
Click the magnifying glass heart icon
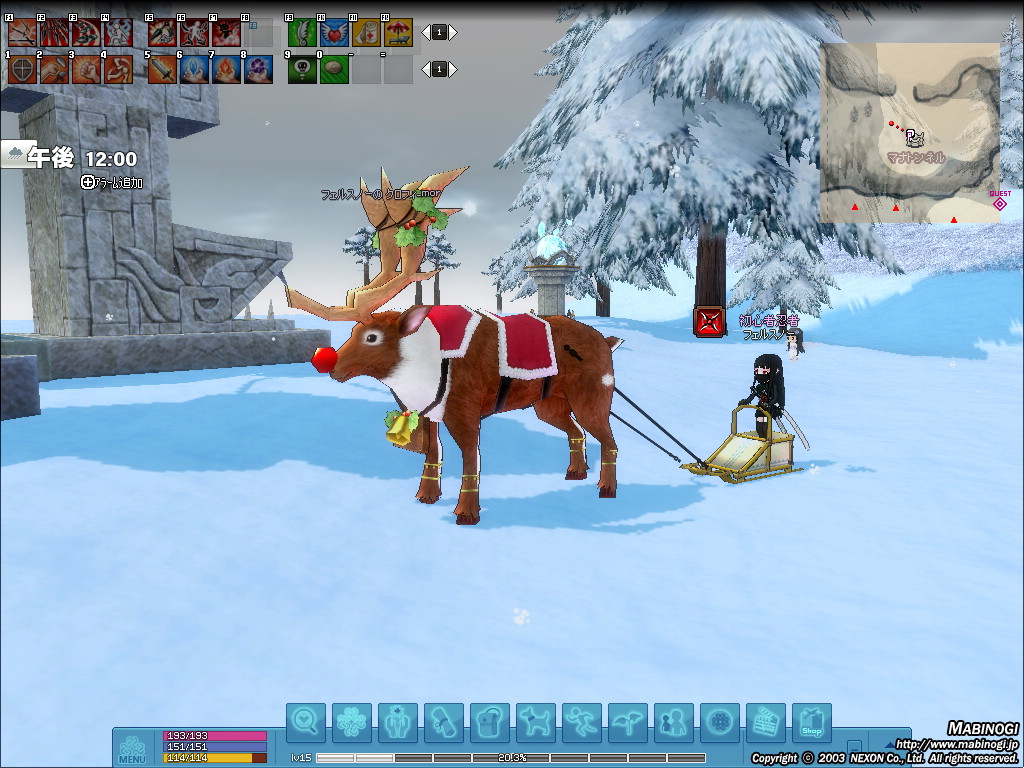[306, 722]
